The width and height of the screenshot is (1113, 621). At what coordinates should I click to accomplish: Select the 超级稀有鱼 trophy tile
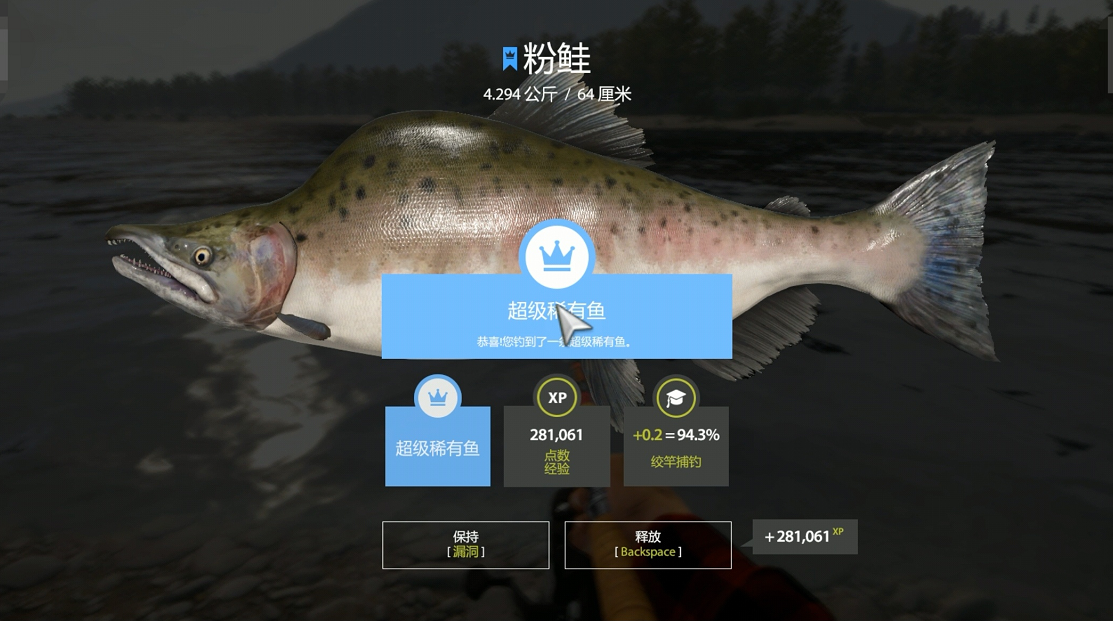click(438, 446)
